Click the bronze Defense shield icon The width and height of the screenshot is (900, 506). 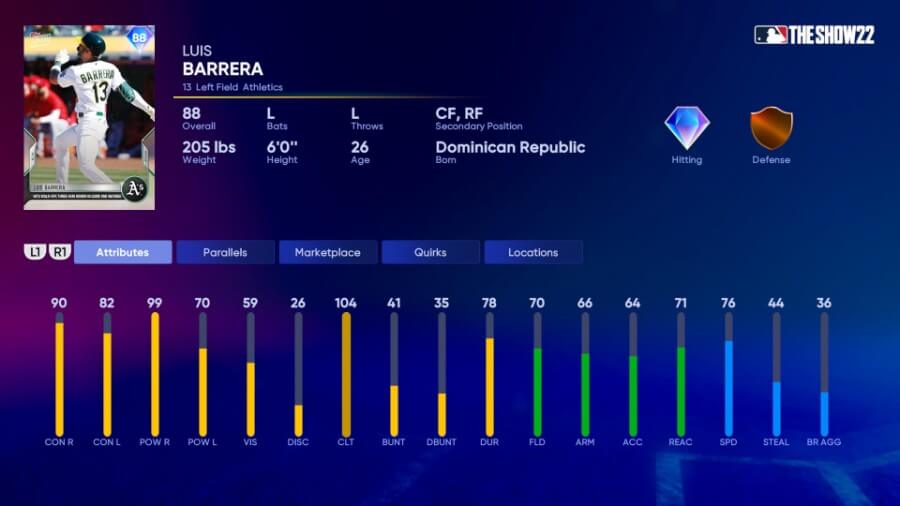(x=771, y=128)
